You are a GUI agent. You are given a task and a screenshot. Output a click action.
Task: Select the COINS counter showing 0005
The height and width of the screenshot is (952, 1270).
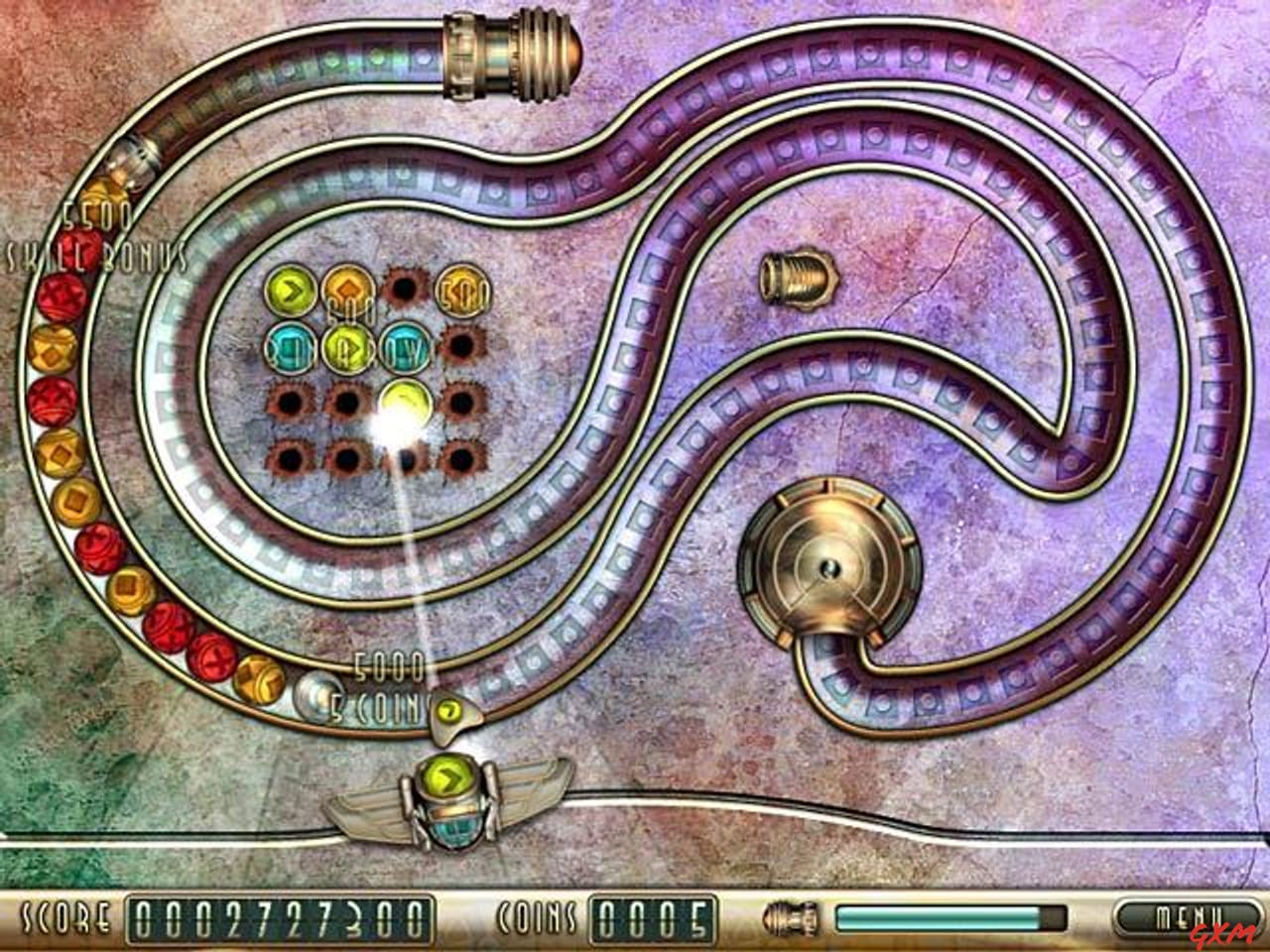650,917
